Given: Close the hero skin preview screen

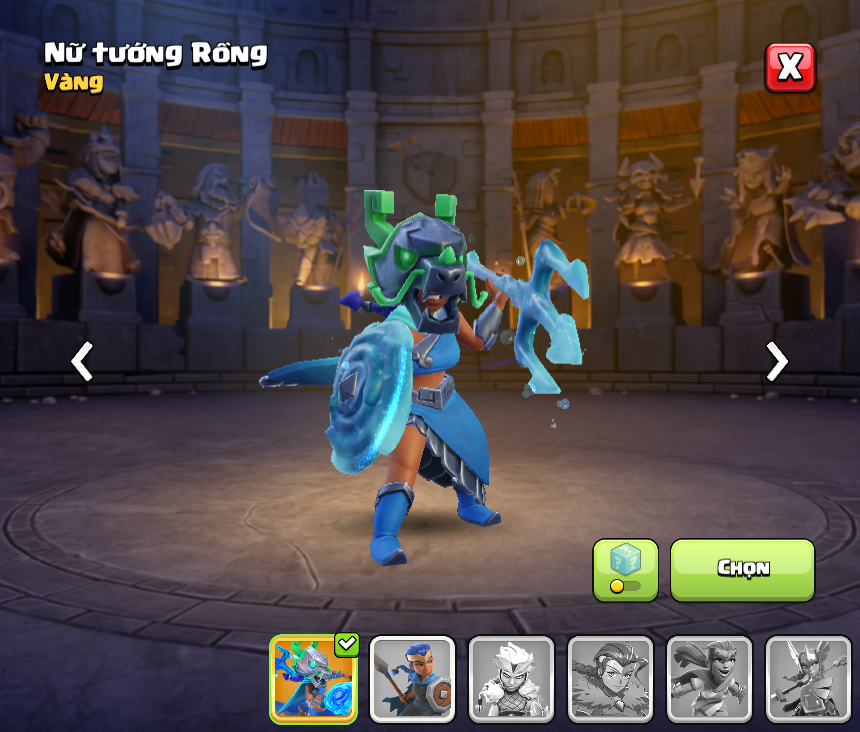Looking at the screenshot, I should click(x=790, y=68).
